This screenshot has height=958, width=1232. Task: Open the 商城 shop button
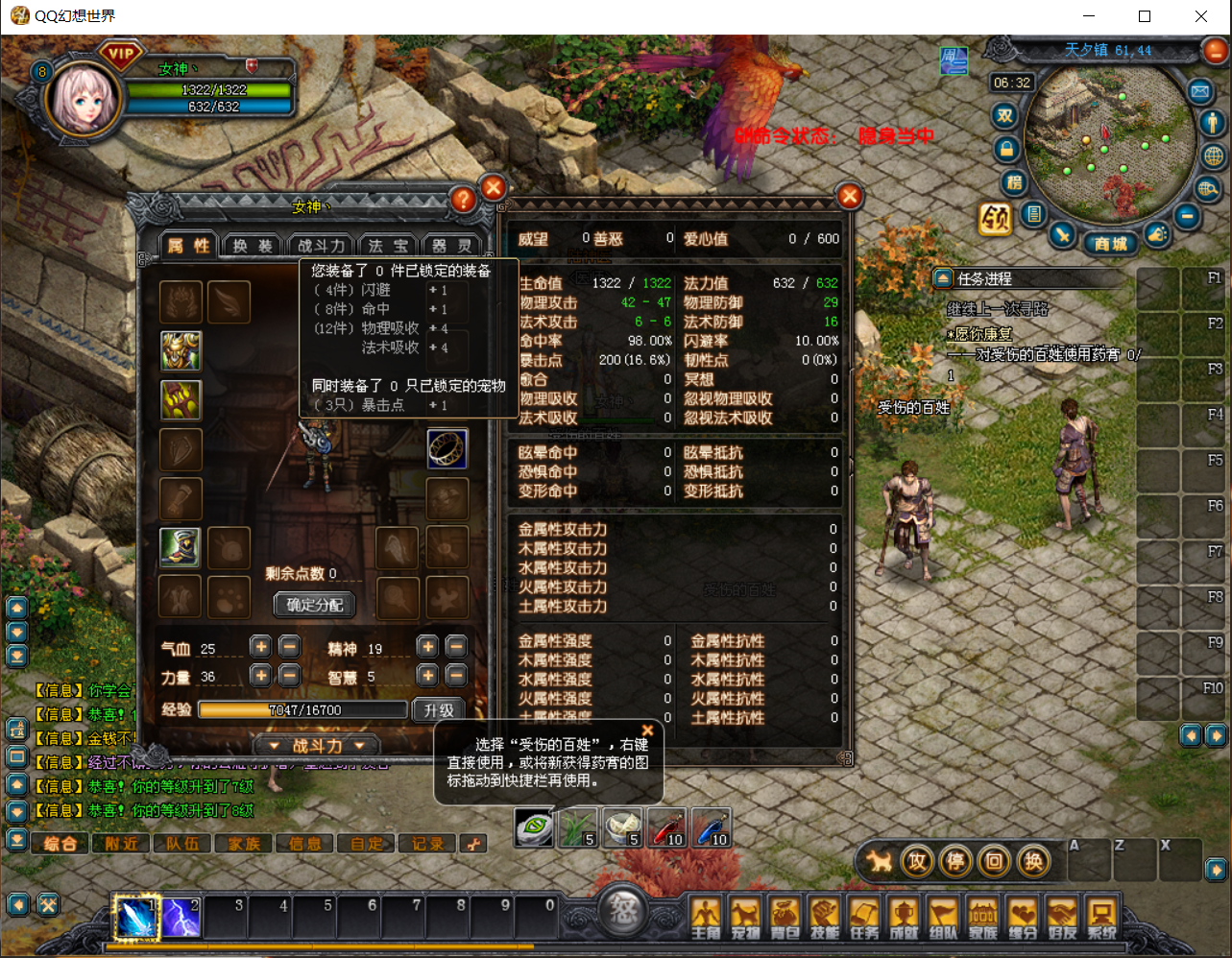[x=1111, y=244]
